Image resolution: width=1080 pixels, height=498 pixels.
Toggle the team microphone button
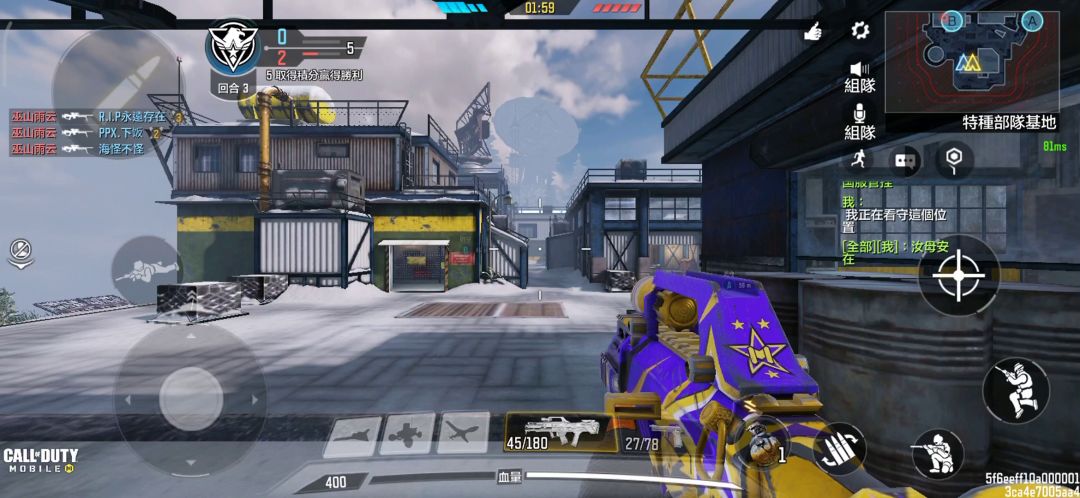point(859,121)
